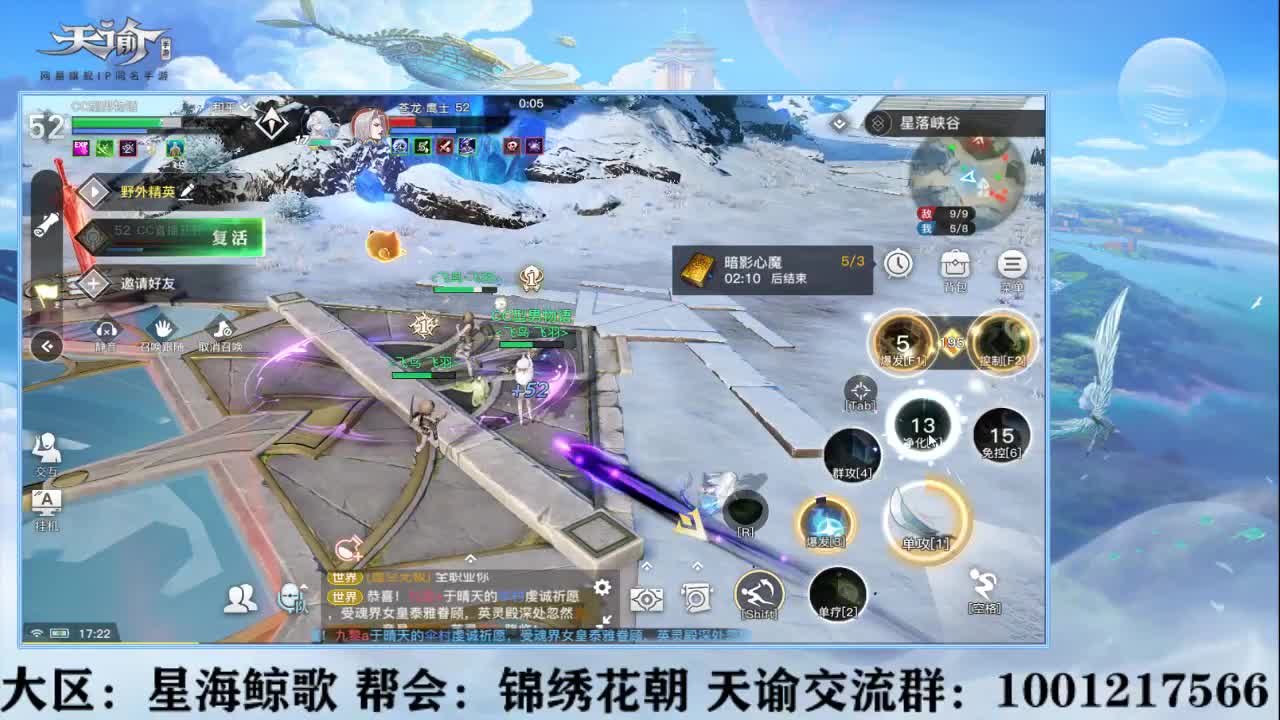Click the 交互 interact icon on left edge
Screen dimensions: 1280x720
pyautogui.click(x=44, y=446)
